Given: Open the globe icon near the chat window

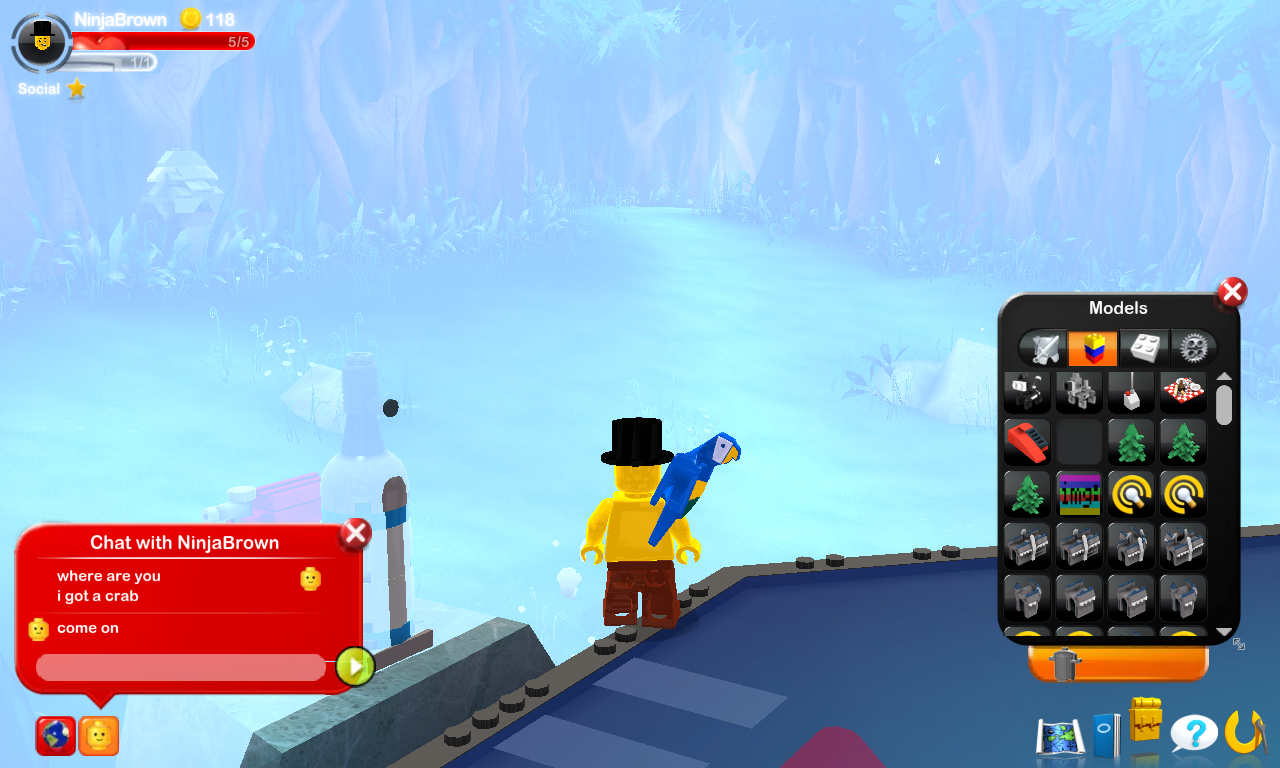Looking at the screenshot, I should point(55,735).
